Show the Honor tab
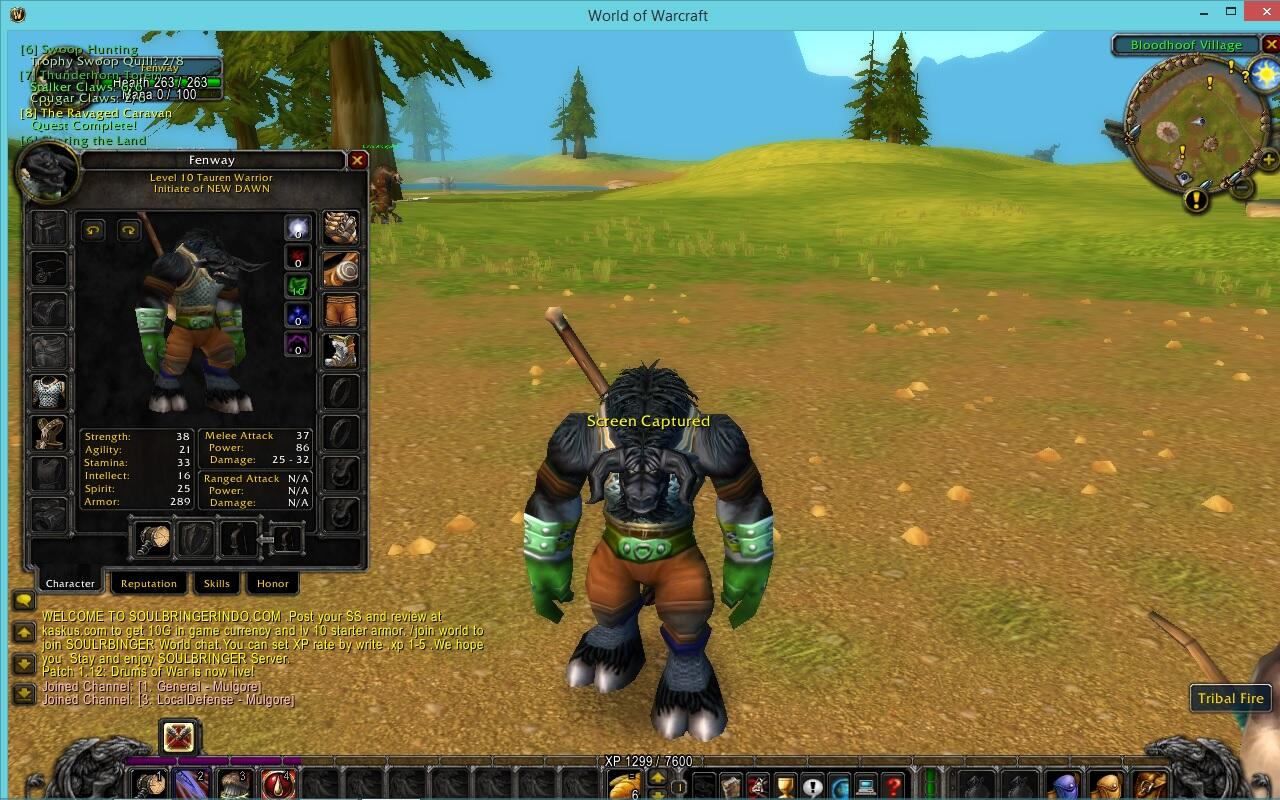This screenshot has width=1280, height=800. click(x=272, y=583)
